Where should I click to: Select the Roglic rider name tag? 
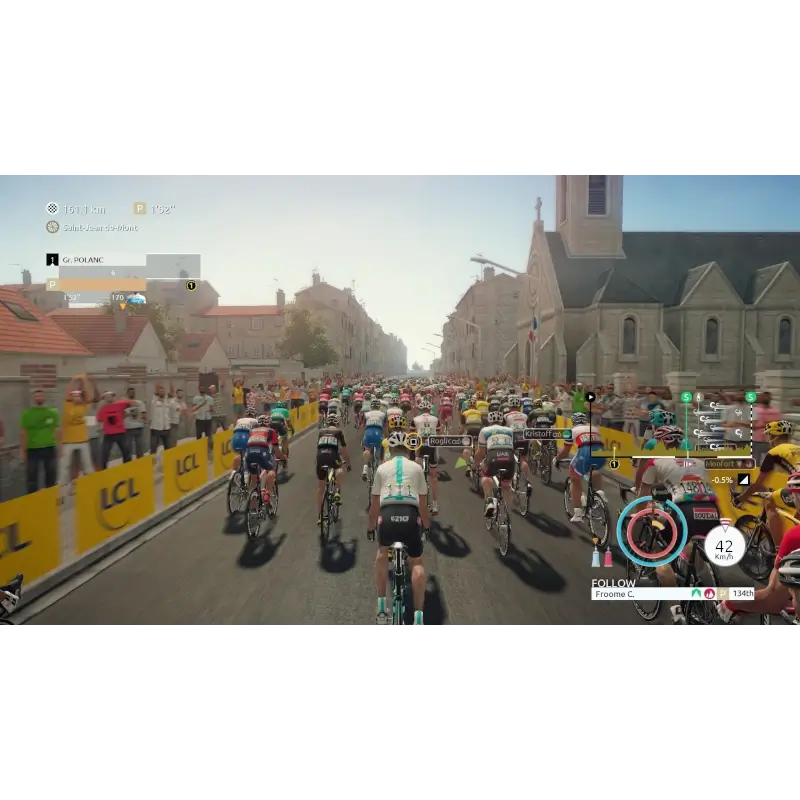pos(448,441)
